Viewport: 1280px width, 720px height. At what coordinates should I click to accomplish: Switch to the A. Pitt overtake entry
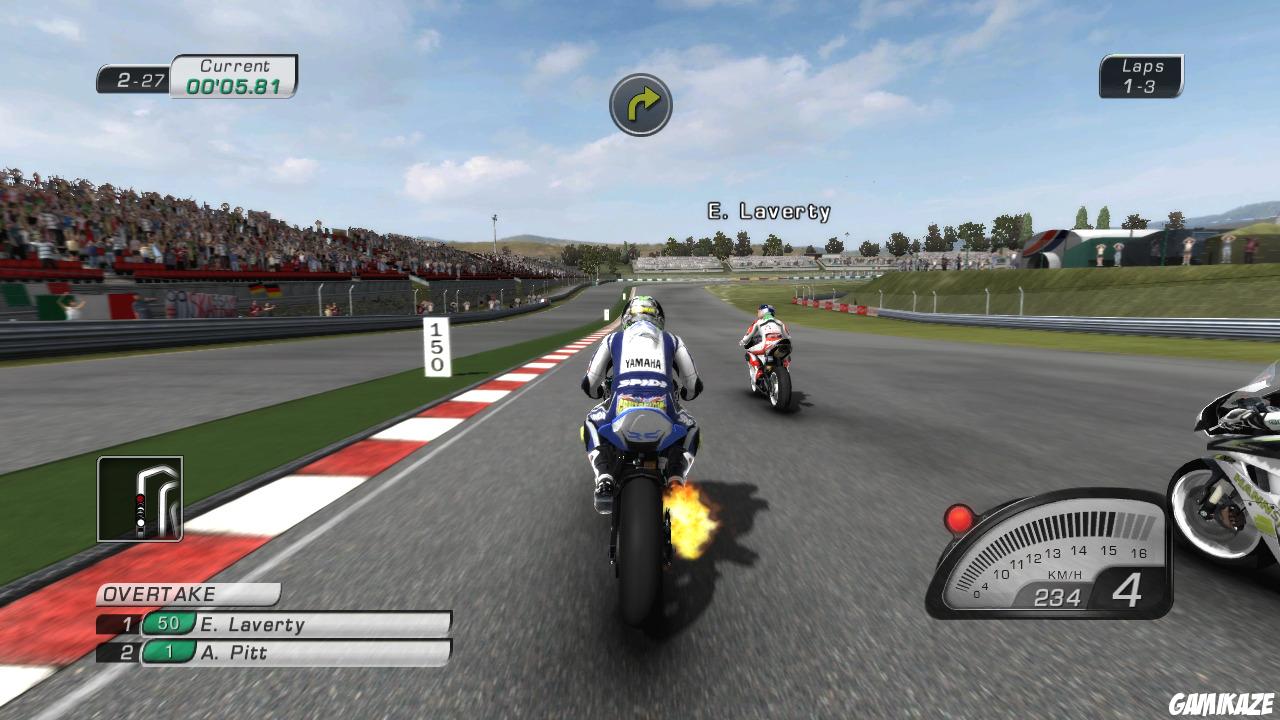tap(248, 650)
